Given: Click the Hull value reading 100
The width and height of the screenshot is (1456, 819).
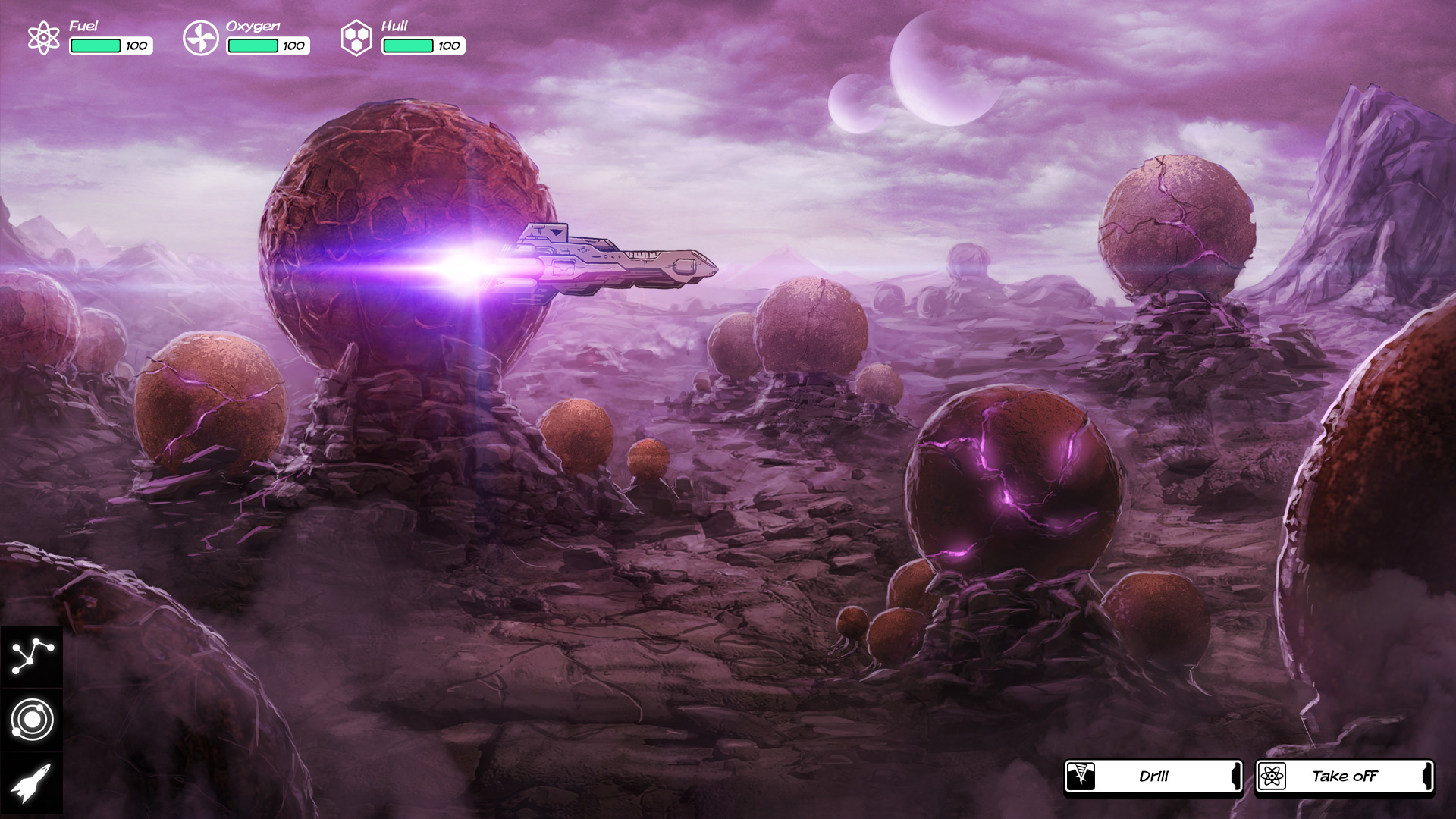Looking at the screenshot, I should pyautogui.click(x=447, y=45).
